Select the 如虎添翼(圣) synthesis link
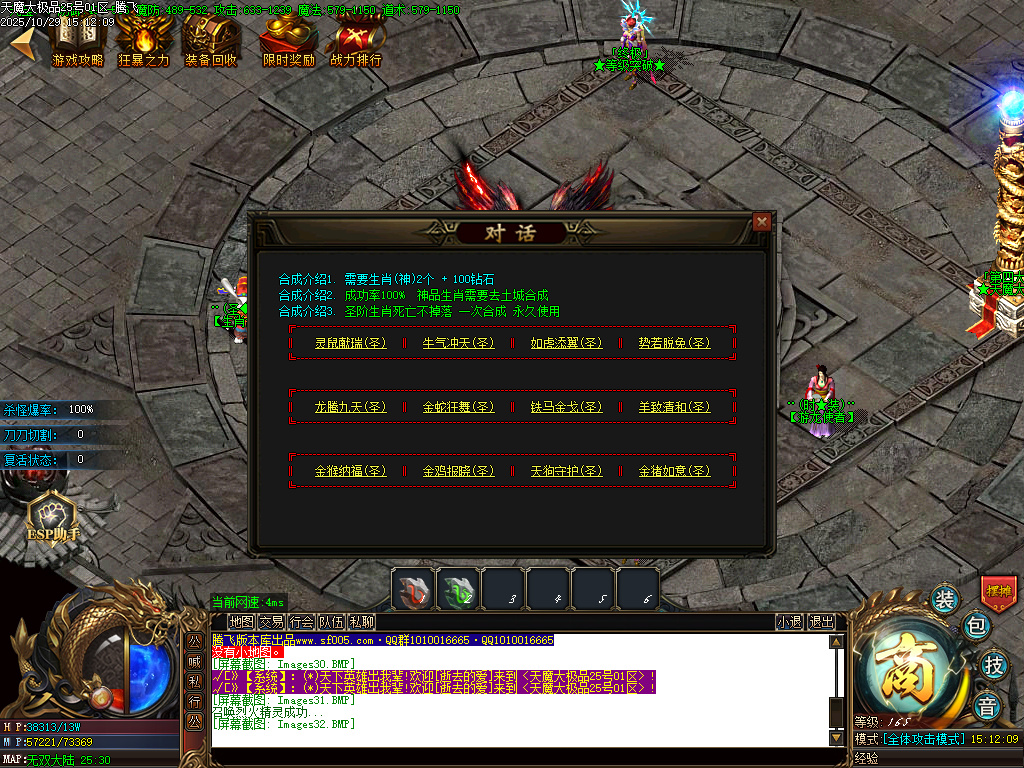 tap(566, 343)
